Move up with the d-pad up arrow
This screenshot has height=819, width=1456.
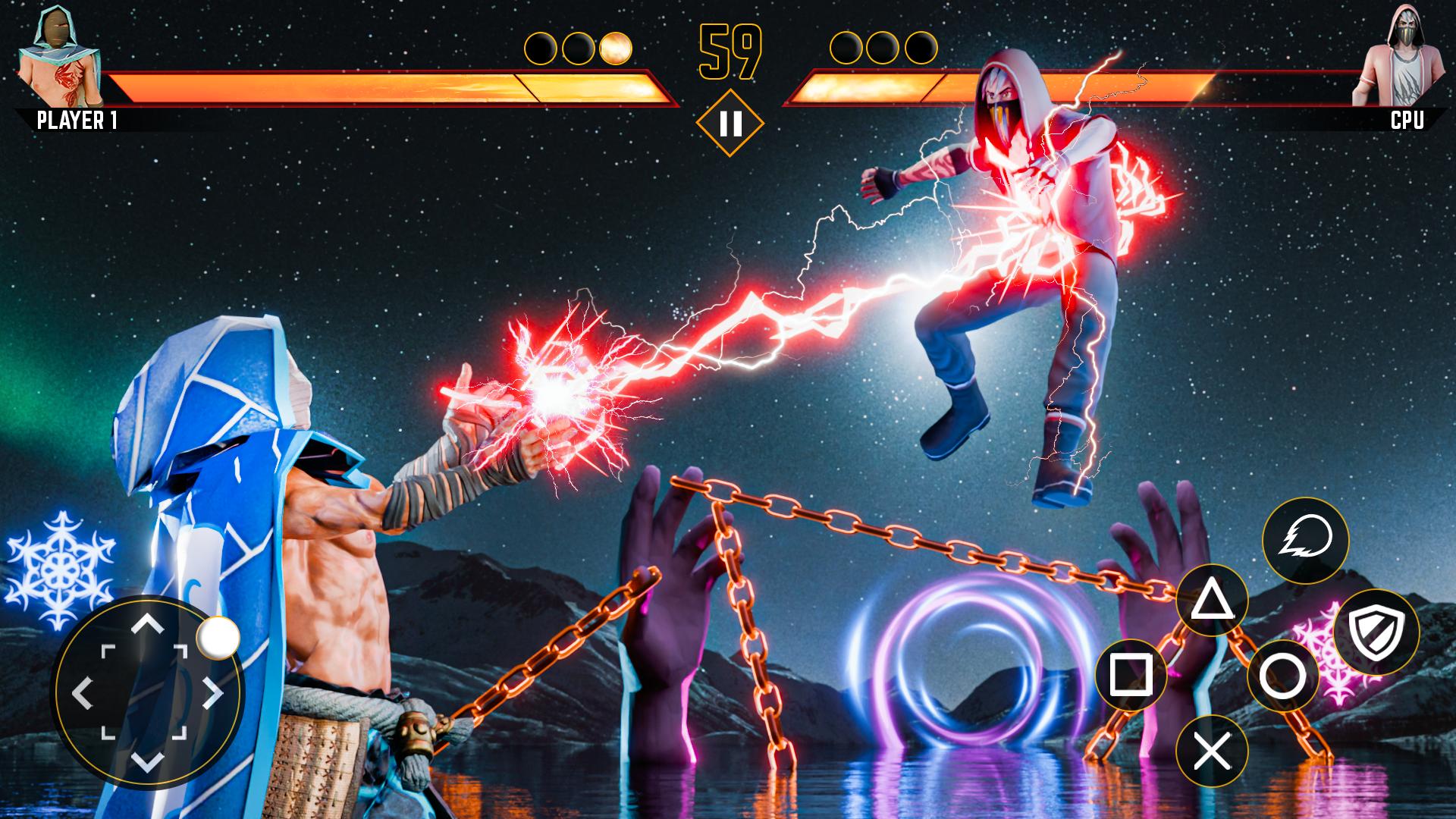pos(147,625)
